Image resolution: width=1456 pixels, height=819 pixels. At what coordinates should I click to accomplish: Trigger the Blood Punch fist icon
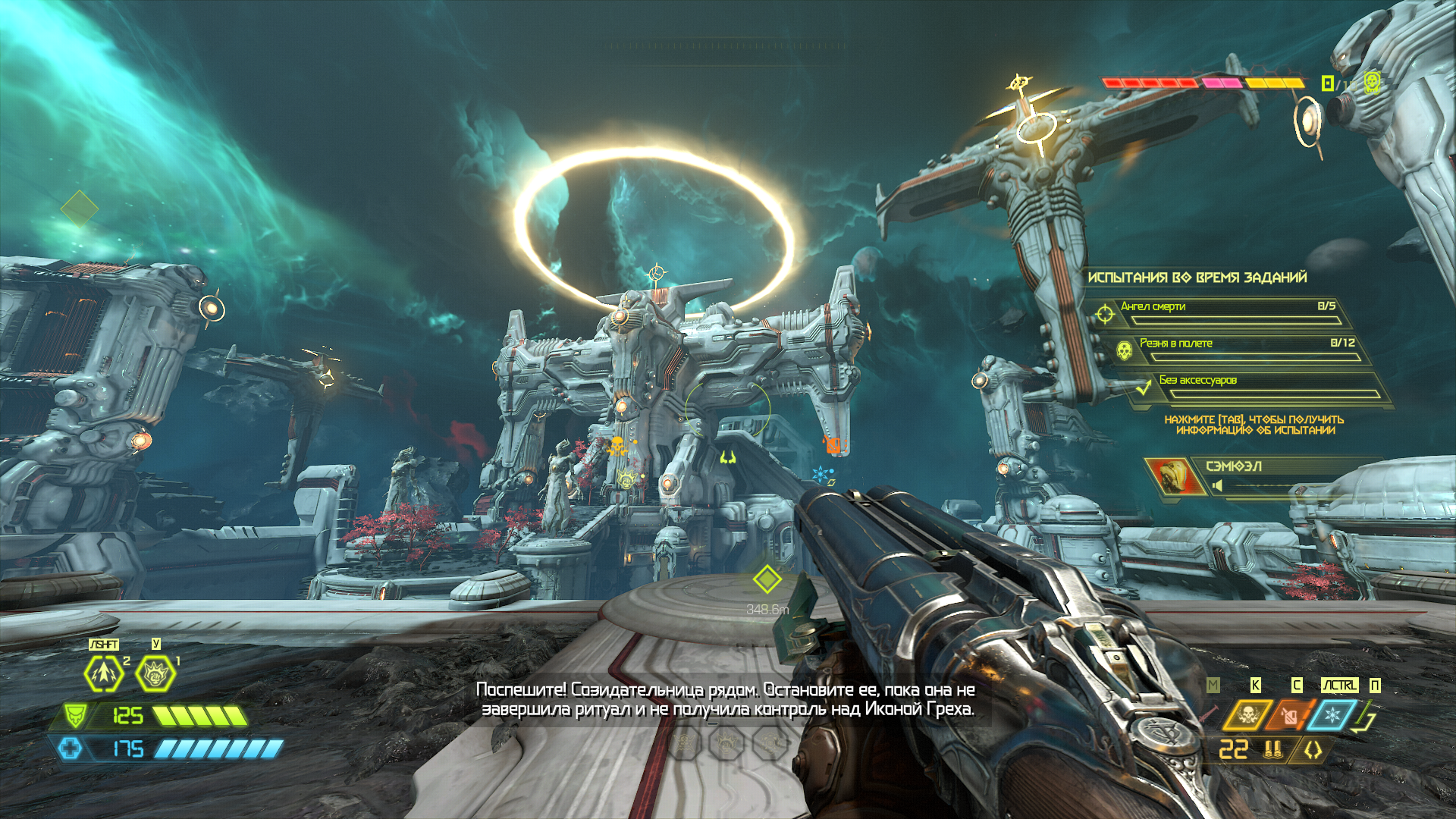point(155,673)
